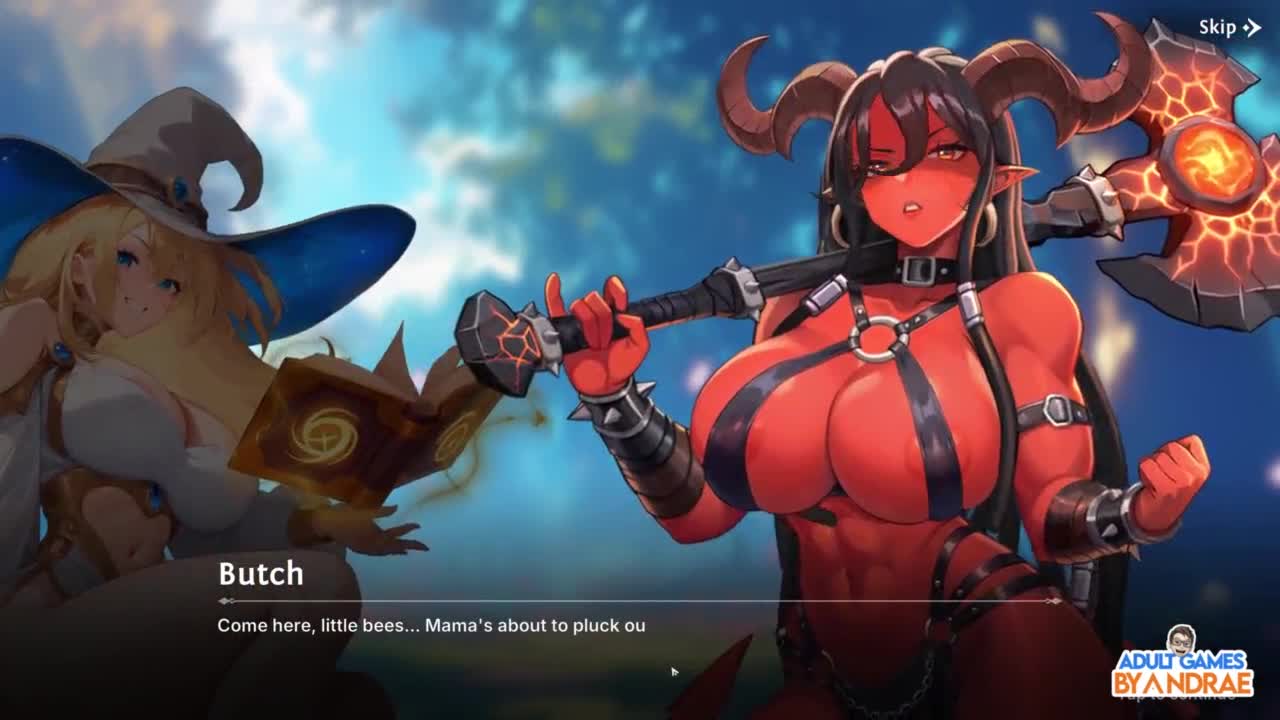The height and width of the screenshot is (720, 1280).
Task: Skip the dialogue cutscene
Action: (1229, 28)
